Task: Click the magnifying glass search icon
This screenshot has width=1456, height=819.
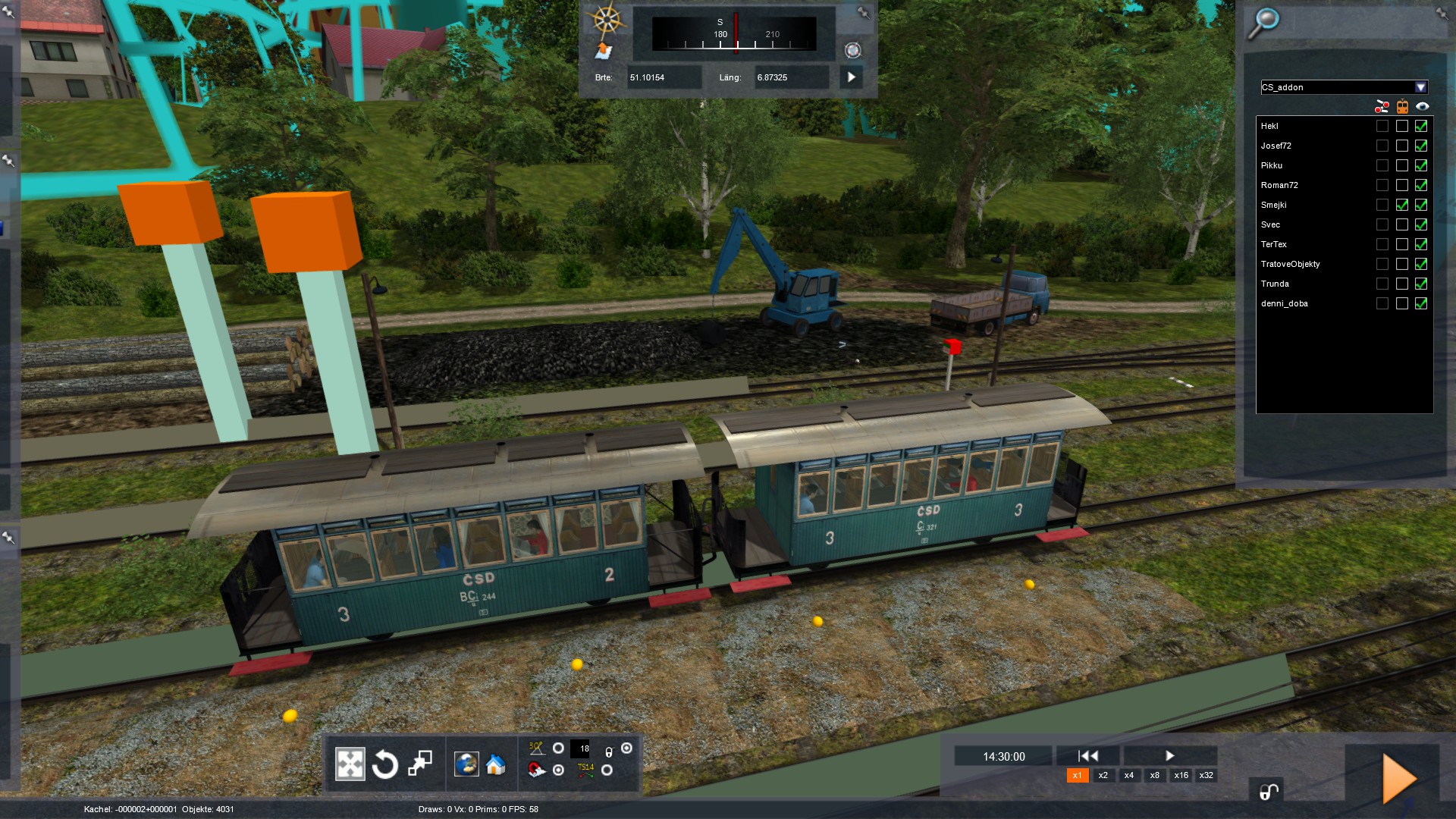Action: pyautogui.click(x=1263, y=23)
